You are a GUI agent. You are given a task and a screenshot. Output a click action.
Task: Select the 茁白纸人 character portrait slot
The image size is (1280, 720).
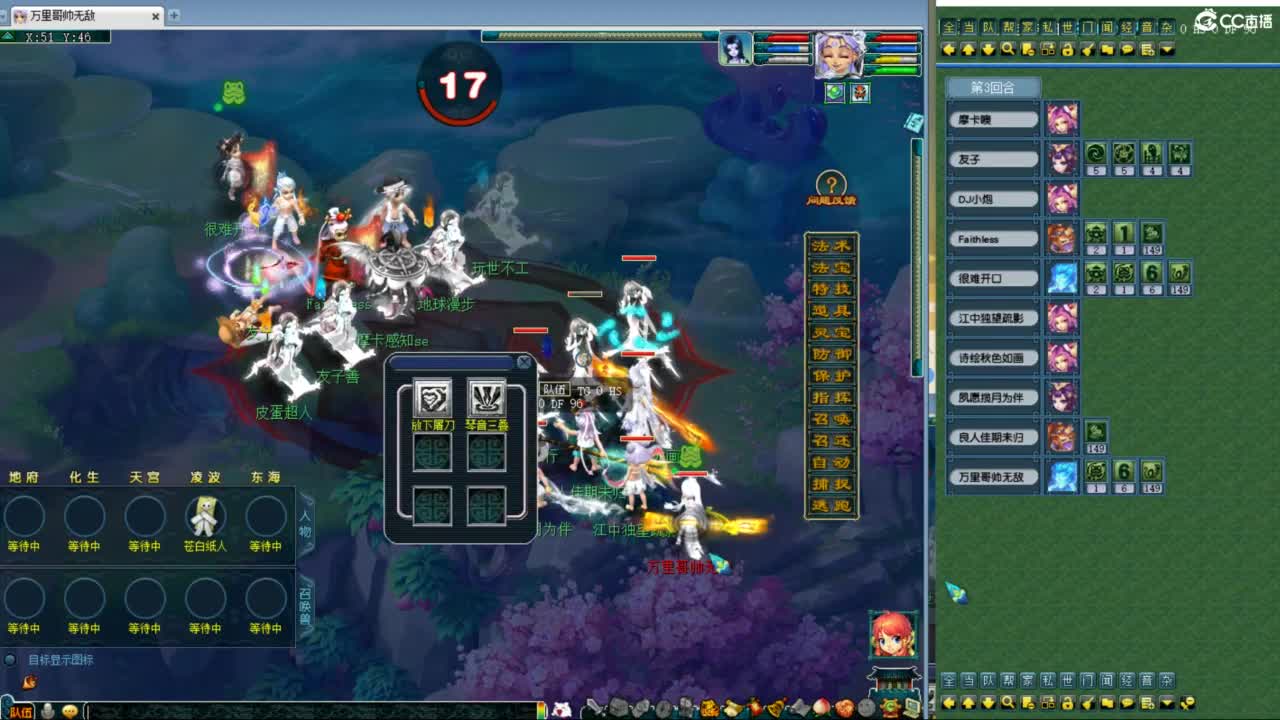[204, 515]
